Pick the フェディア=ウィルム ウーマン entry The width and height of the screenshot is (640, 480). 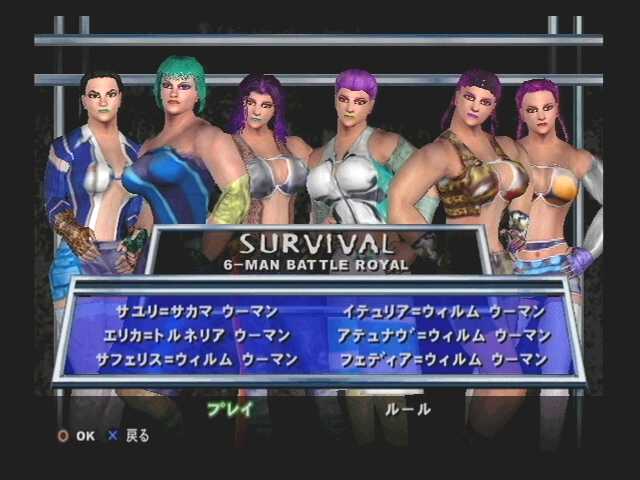coord(443,359)
